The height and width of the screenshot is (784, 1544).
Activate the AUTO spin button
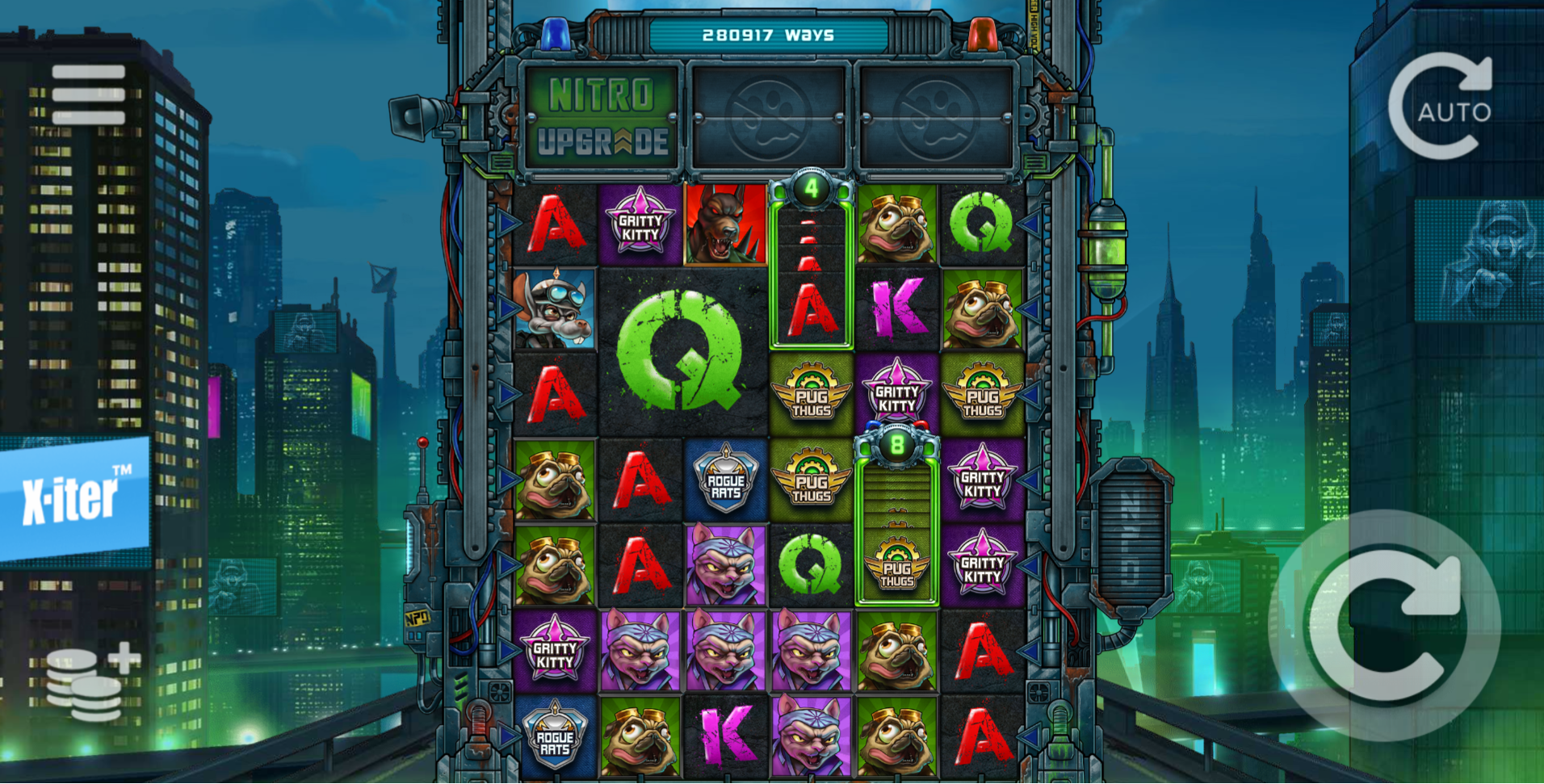[1441, 107]
